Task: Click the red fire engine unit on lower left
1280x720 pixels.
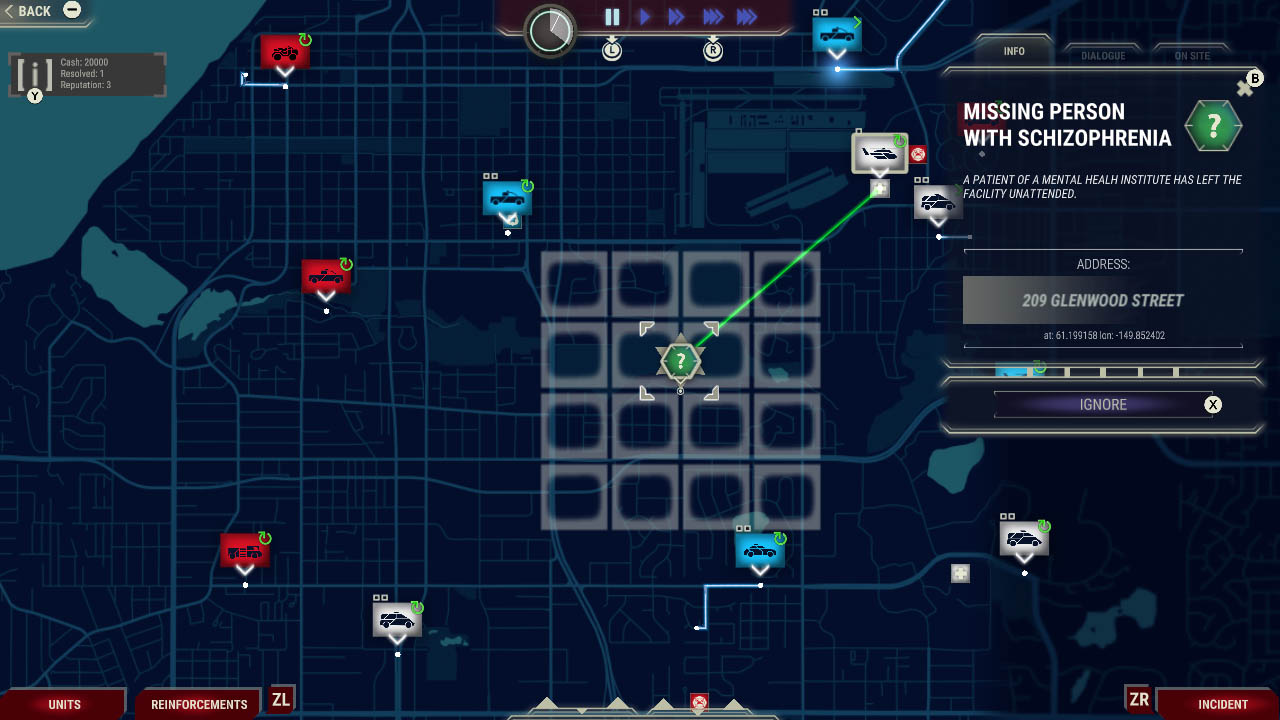Action: click(x=244, y=549)
